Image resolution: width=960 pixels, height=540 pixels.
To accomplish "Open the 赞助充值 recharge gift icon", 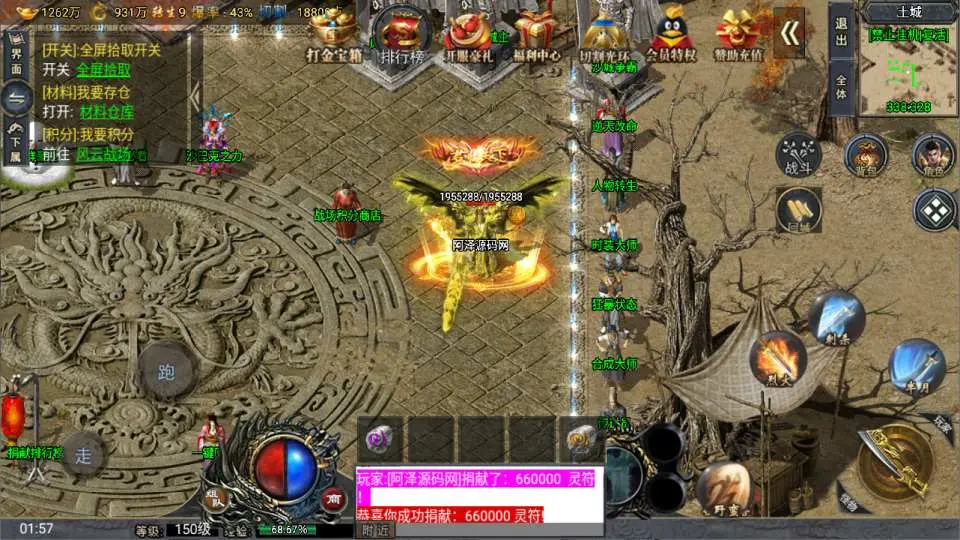I will pos(738,36).
